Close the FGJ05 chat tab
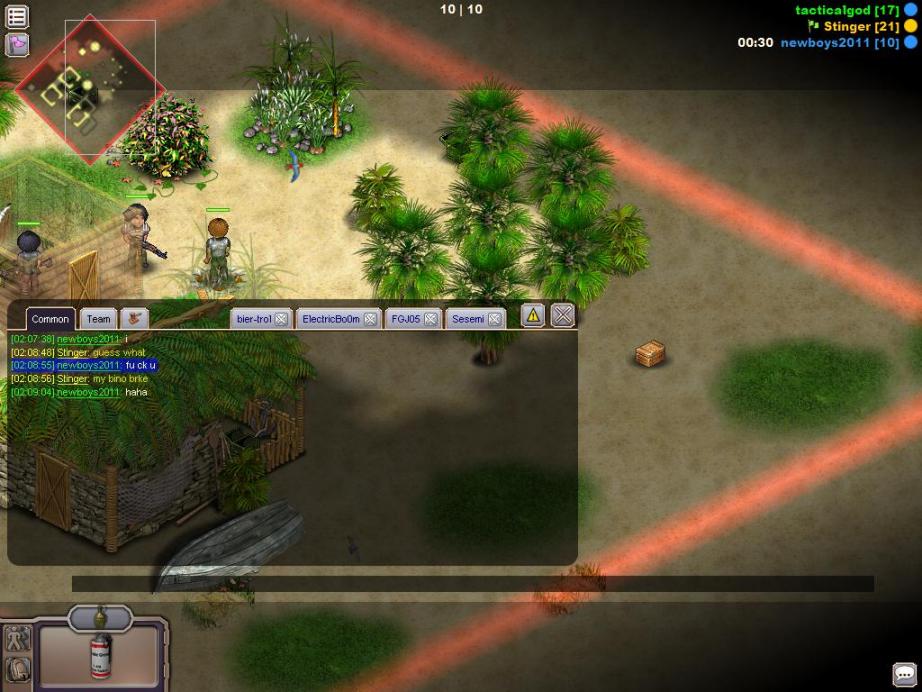Image resolution: width=922 pixels, height=692 pixels. tap(430, 319)
